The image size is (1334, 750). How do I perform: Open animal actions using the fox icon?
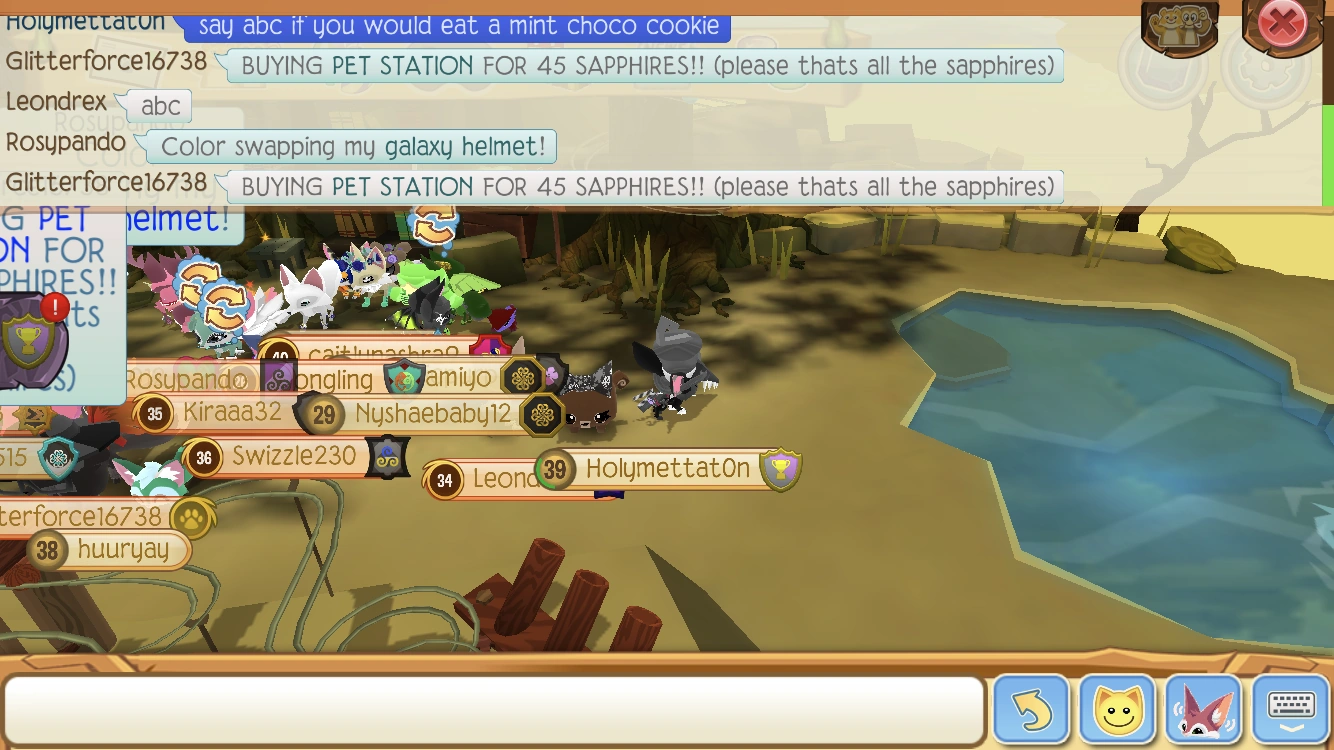[x=1202, y=710]
